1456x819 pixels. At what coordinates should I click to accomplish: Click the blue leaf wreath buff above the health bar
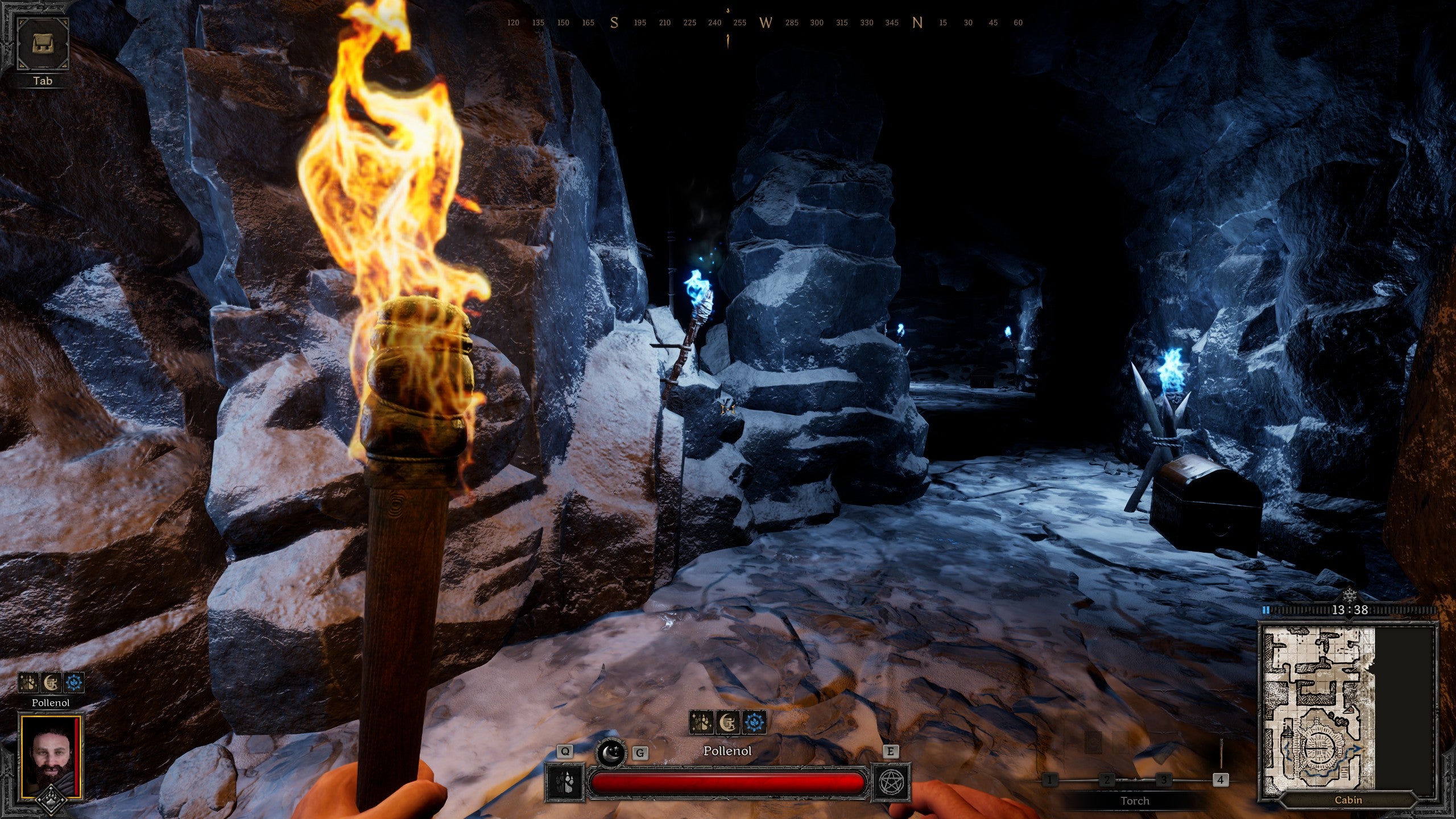point(754,723)
